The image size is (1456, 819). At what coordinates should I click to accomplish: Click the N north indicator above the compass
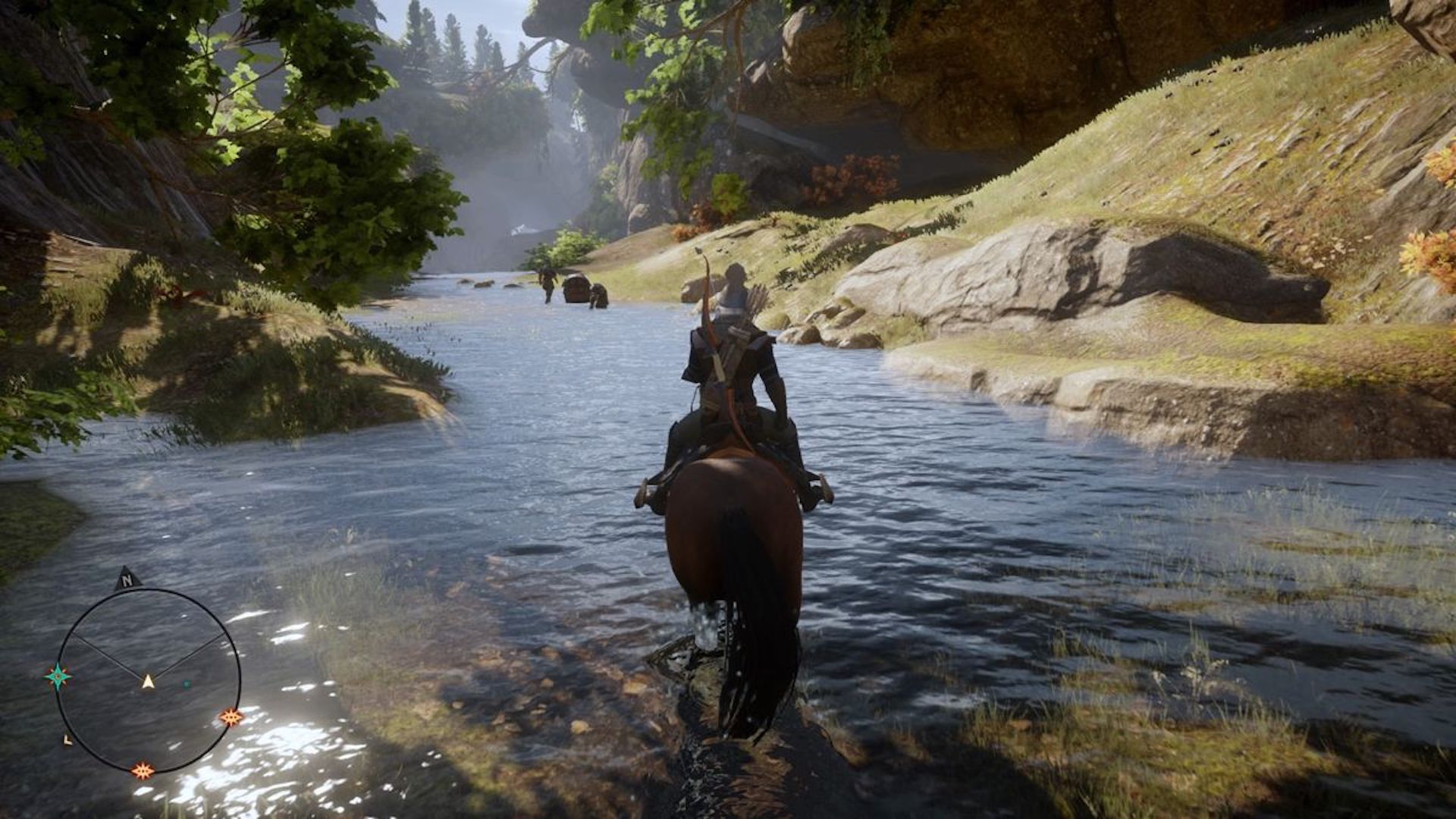click(x=127, y=581)
